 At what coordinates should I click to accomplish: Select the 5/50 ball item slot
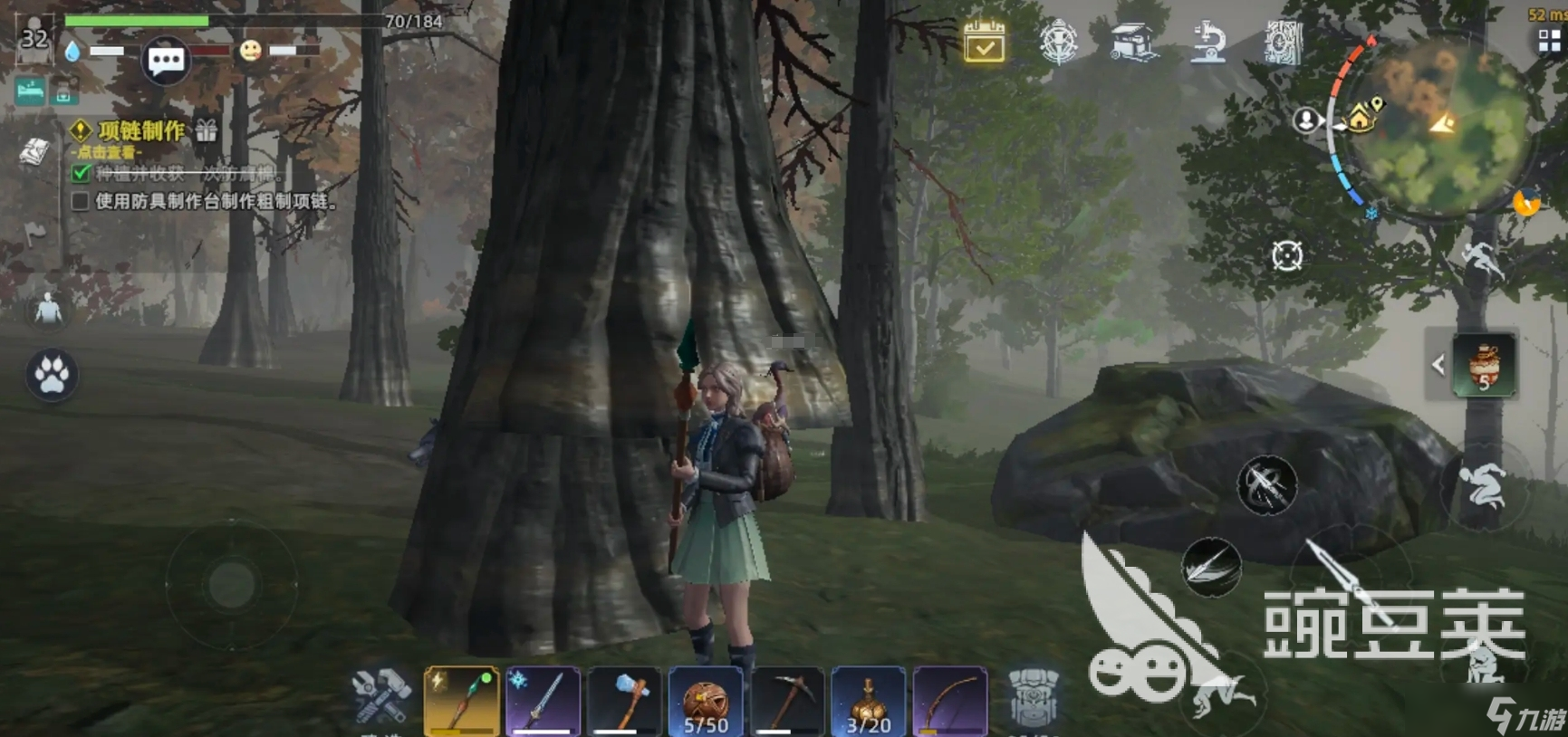tap(706, 701)
